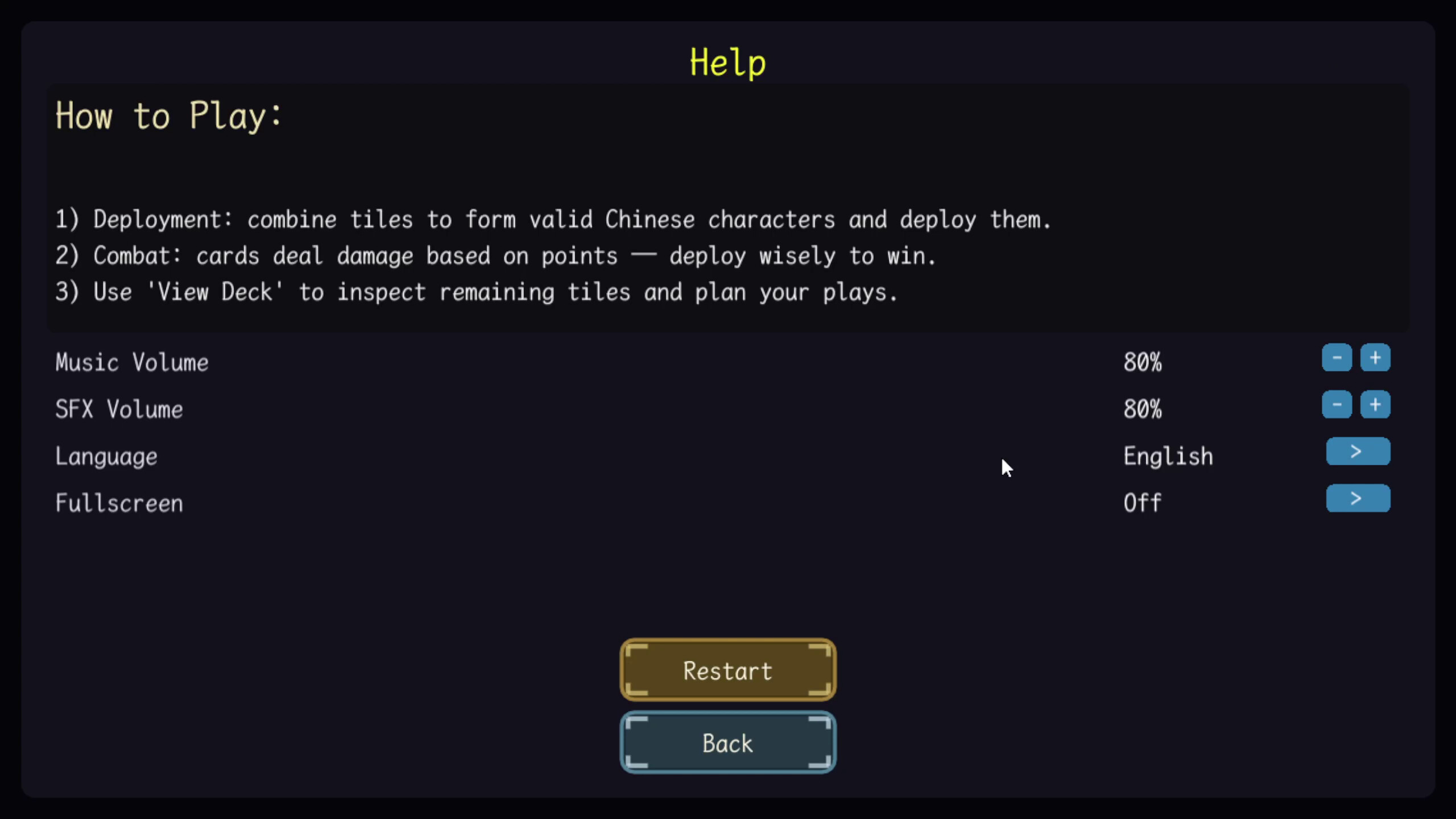Cycle the Fullscreen option with its arrow
1456x819 pixels.
pyautogui.click(x=1358, y=498)
